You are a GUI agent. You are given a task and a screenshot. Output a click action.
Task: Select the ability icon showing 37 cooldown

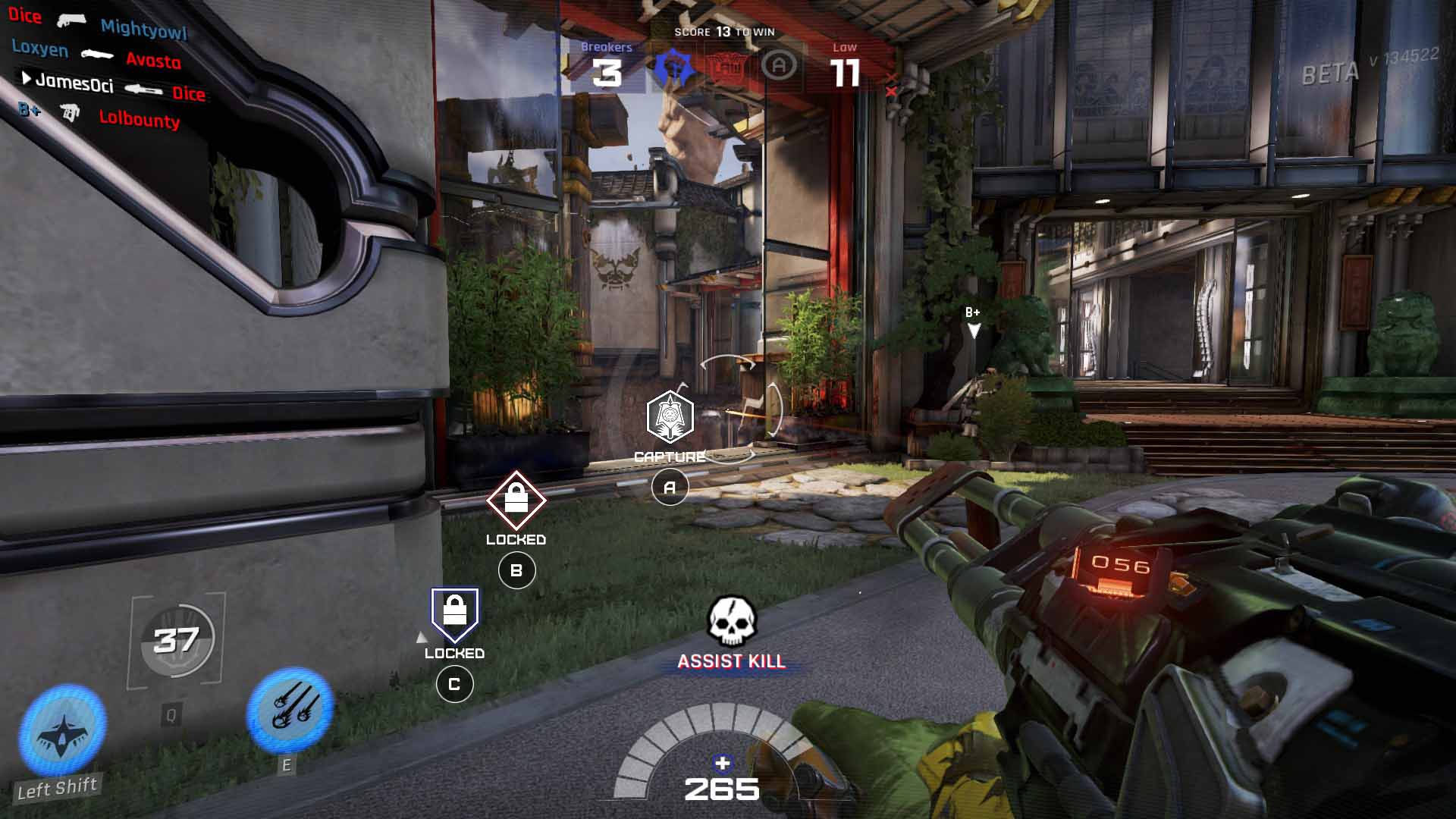[177, 641]
